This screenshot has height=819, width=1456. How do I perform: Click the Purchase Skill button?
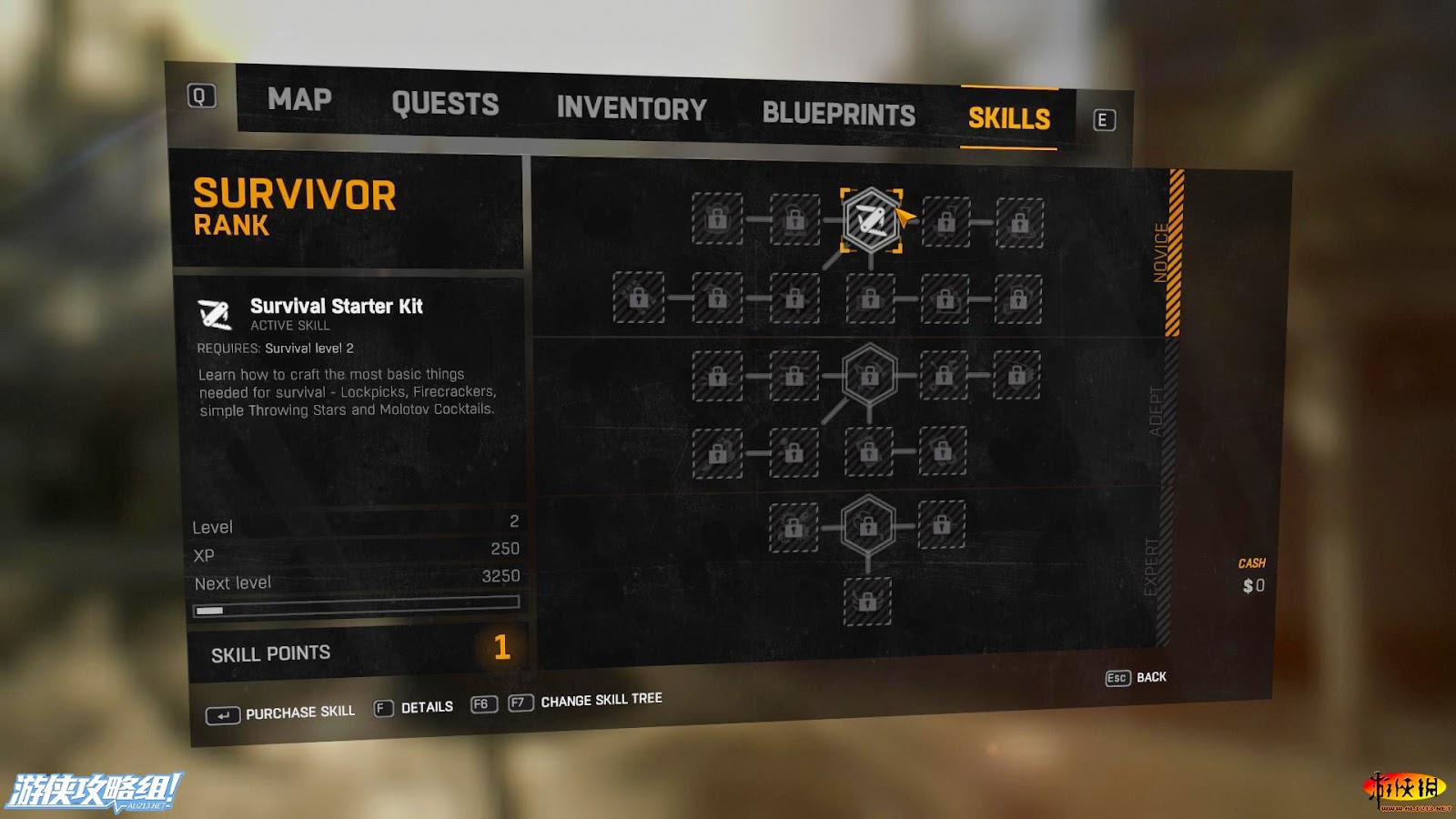click(x=280, y=713)
